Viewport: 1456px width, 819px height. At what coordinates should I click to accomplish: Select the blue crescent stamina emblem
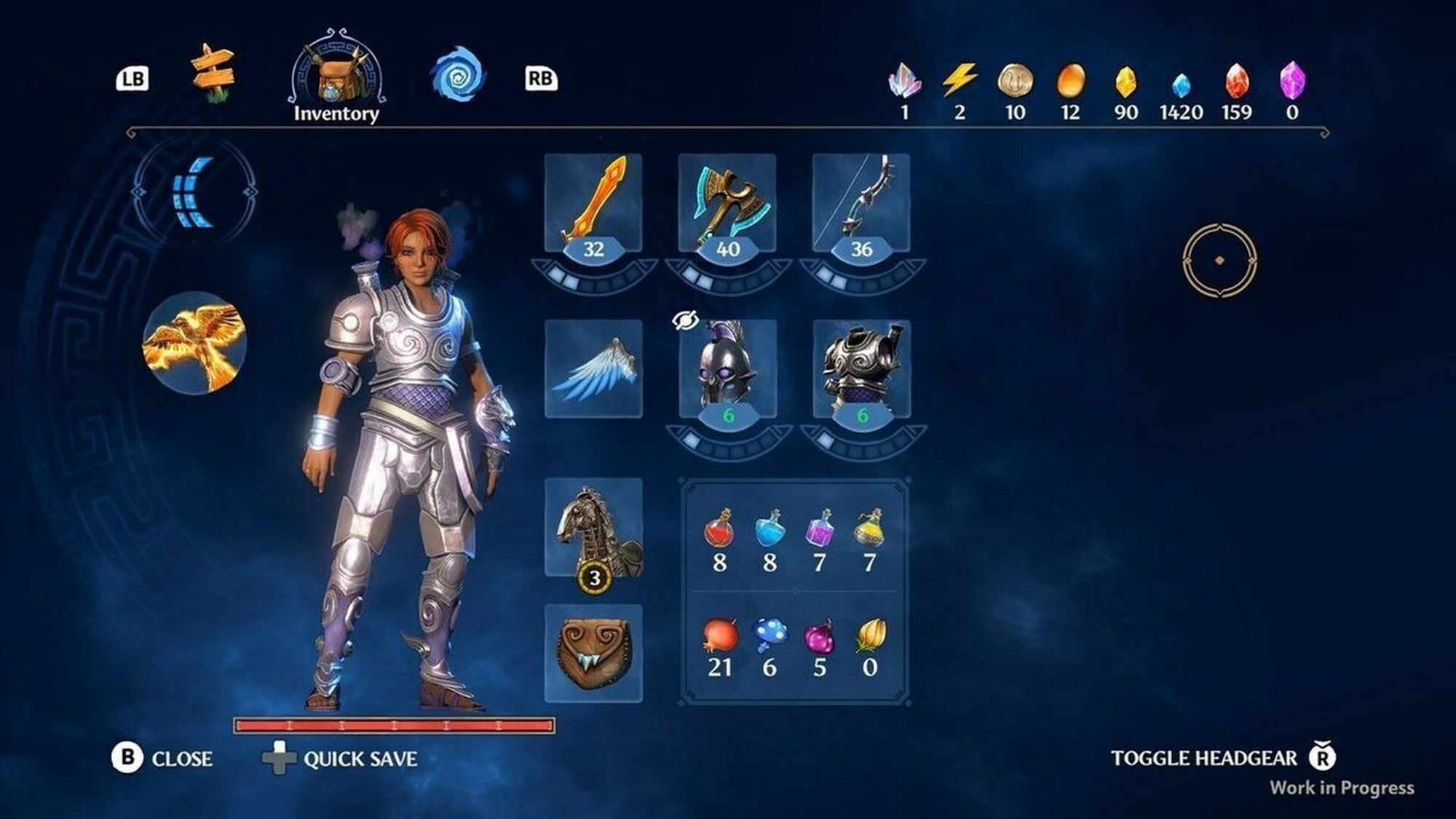pyautogui.click(x=194, y=192)
